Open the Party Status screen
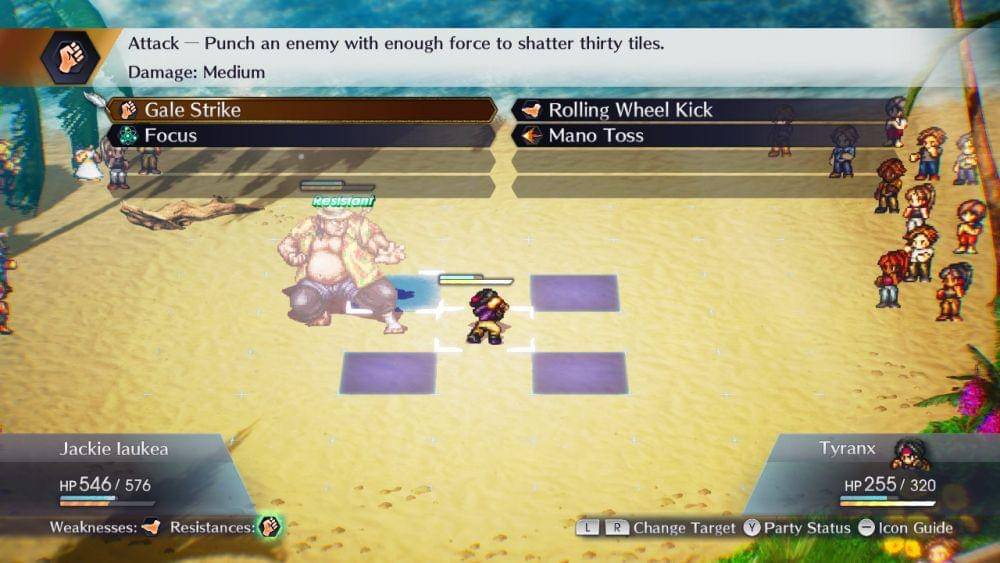Screen dimensions: 1000x563 (x=797, y=527)
